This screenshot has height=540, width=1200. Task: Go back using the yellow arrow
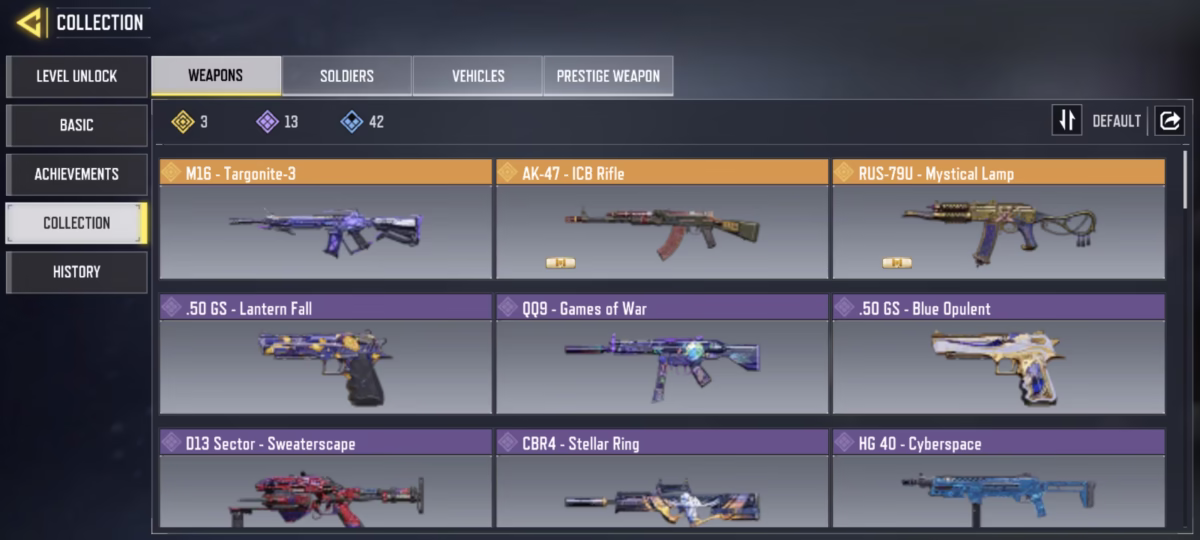pos(29,22)
